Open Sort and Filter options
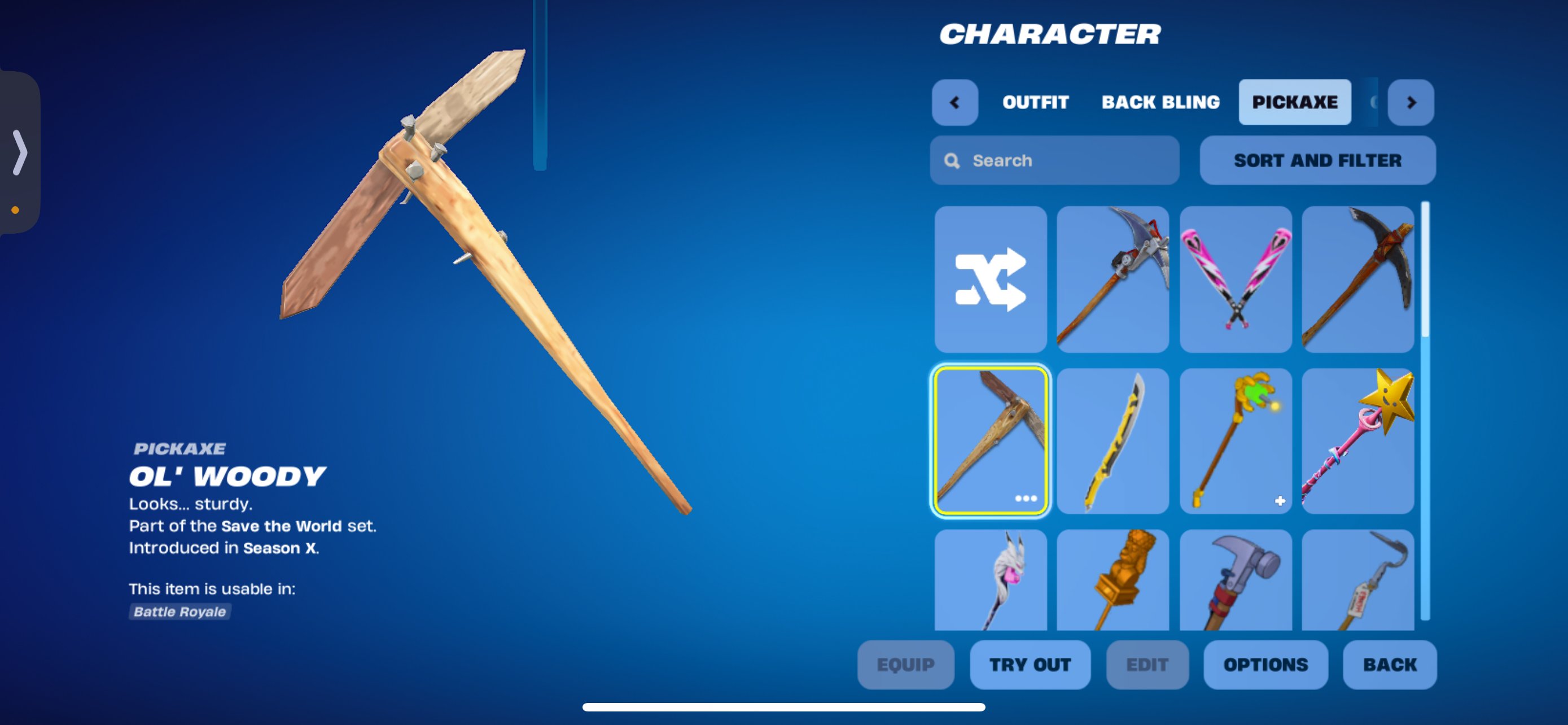 tap(1317, 160)
